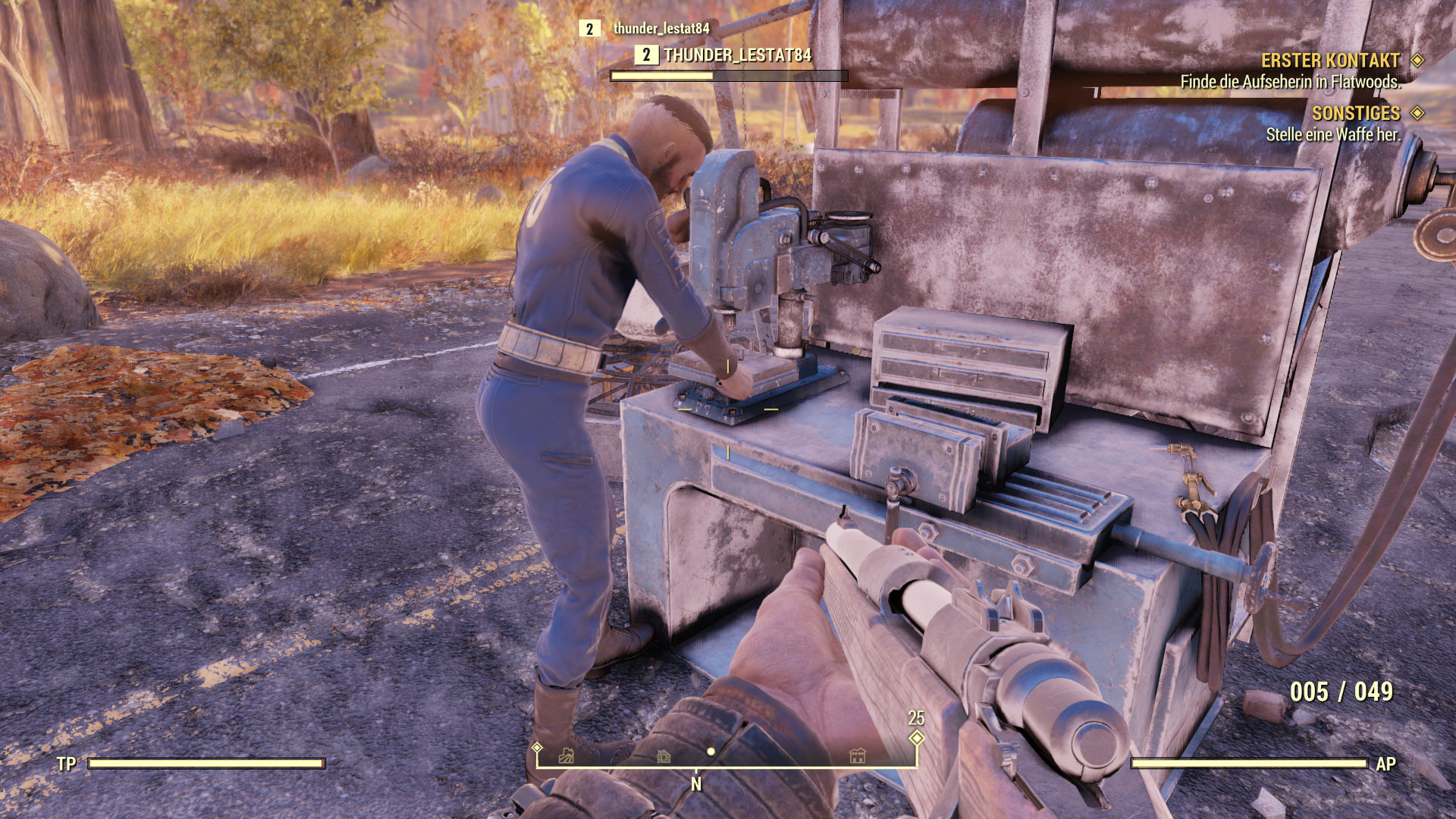Select the THUNDER_LESTAT84 player nameplate
Screen dimensions: 1456x819
737,55
